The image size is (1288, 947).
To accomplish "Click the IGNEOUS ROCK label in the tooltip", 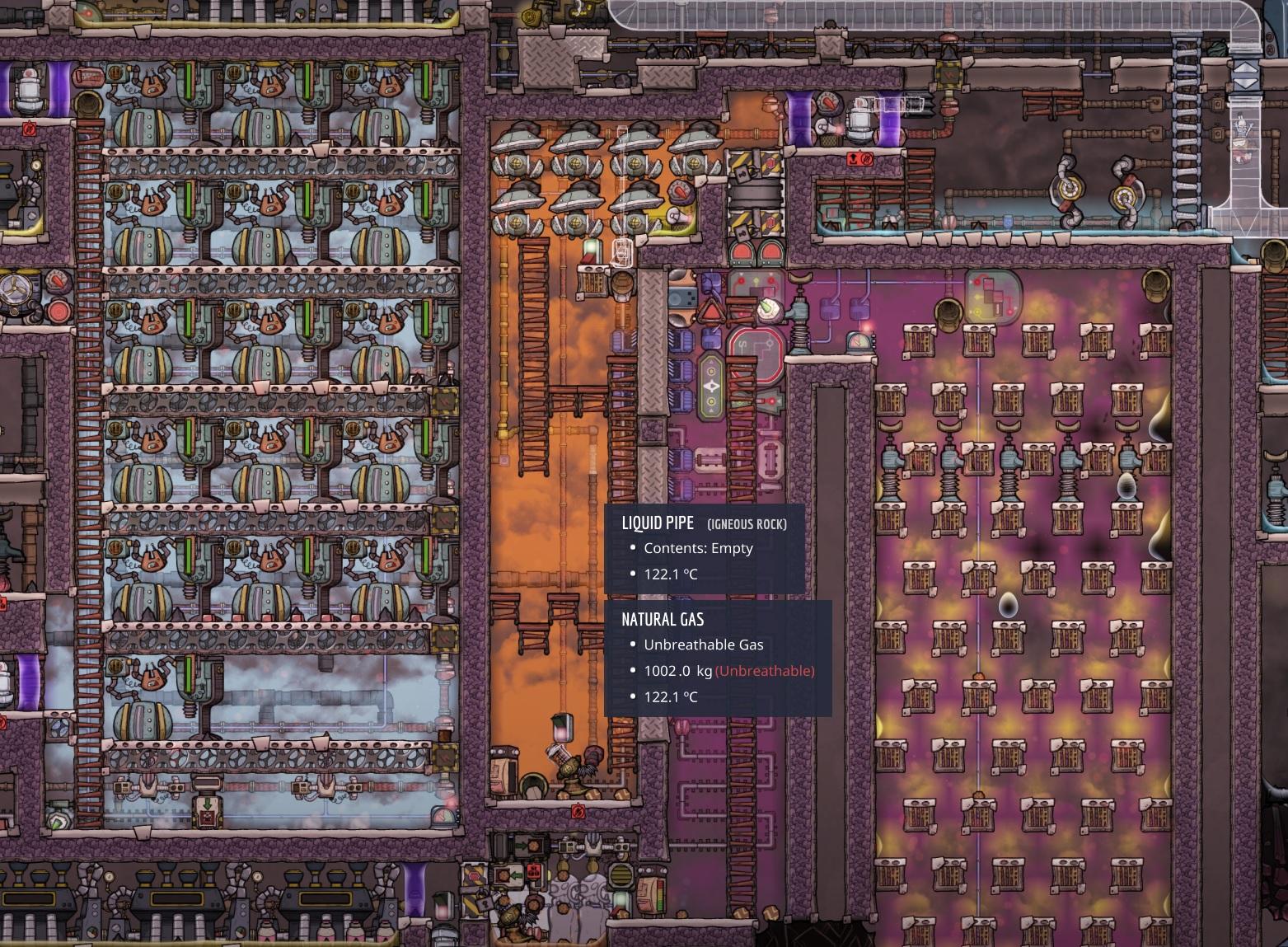I will click(747, 523).
